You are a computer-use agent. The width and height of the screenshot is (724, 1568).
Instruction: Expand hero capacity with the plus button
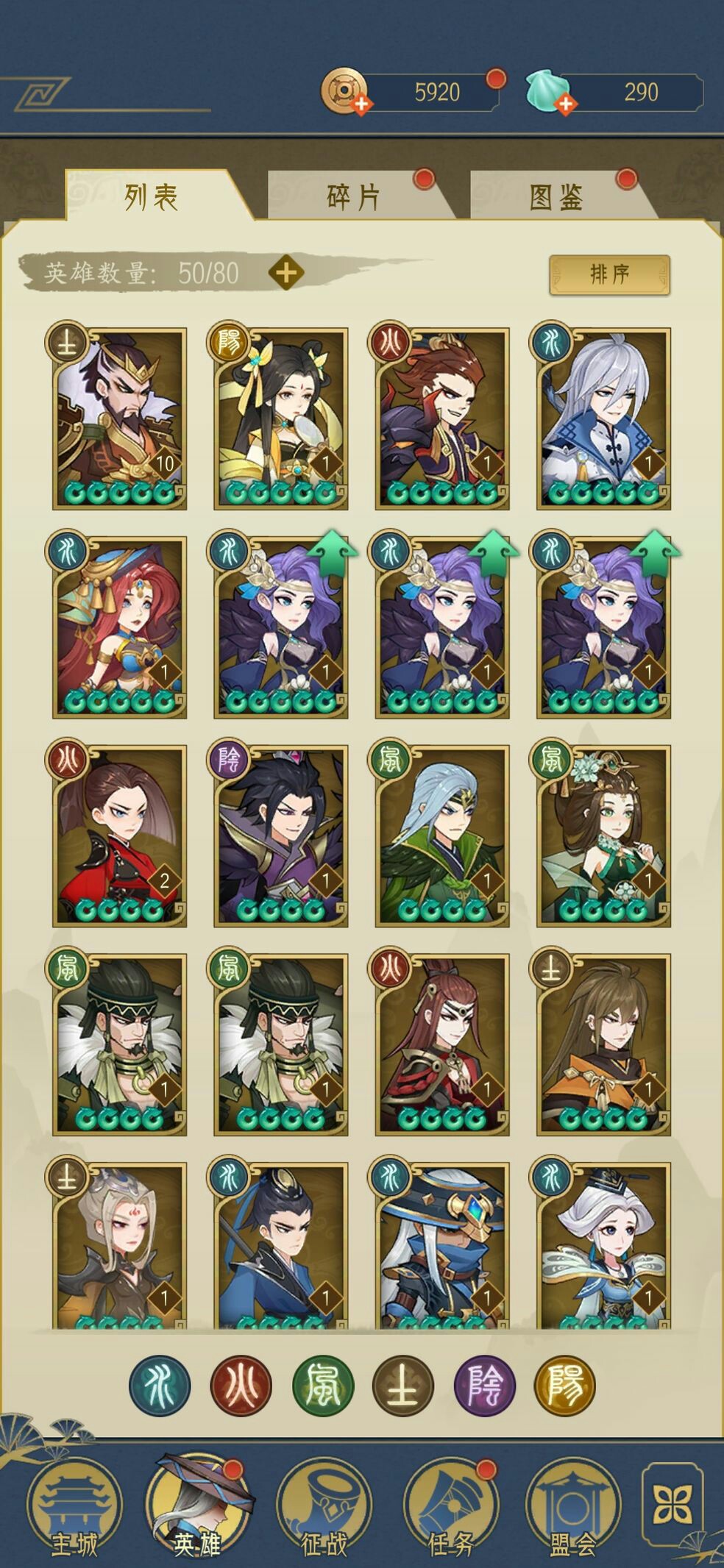pyautogui.click(x=286, y=273)
